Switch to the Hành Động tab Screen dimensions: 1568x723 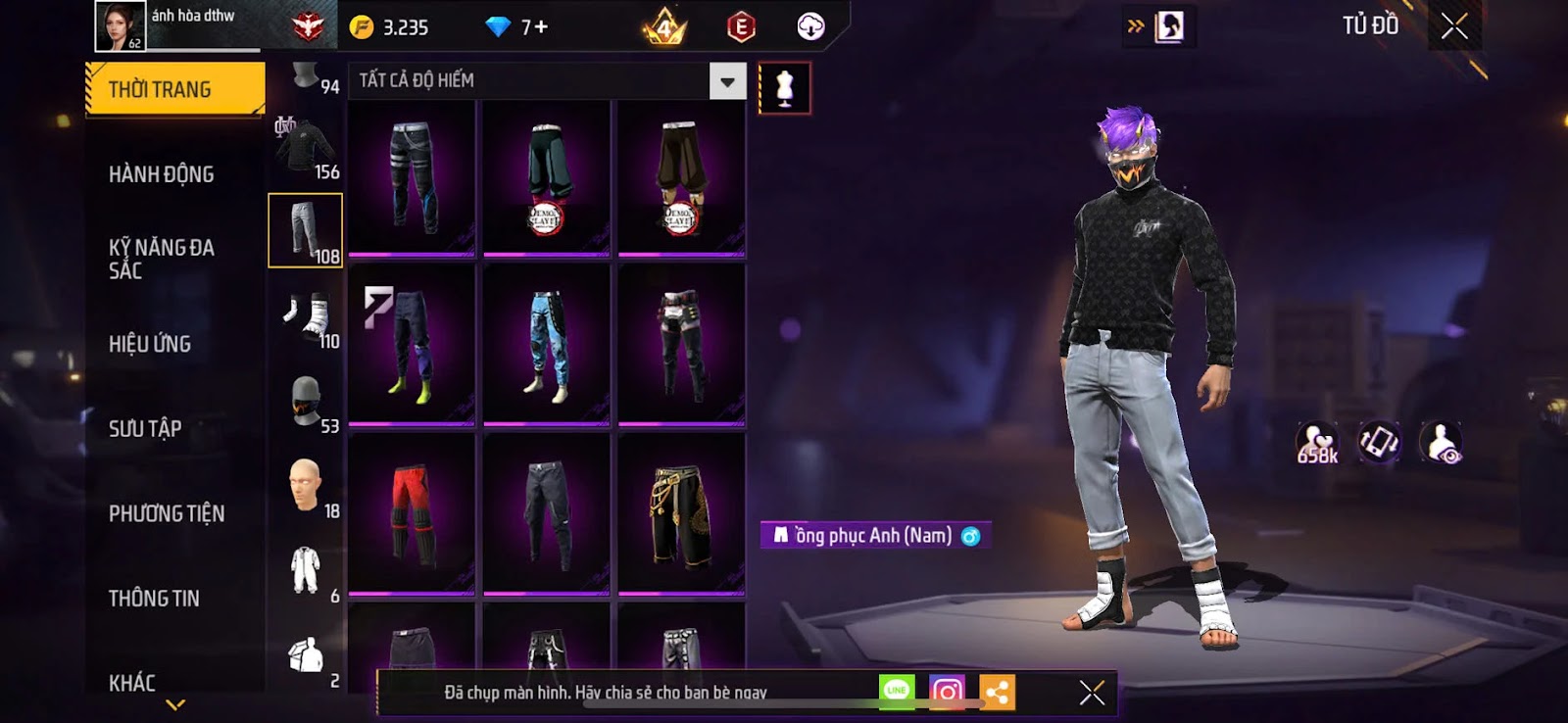(162, 174)
